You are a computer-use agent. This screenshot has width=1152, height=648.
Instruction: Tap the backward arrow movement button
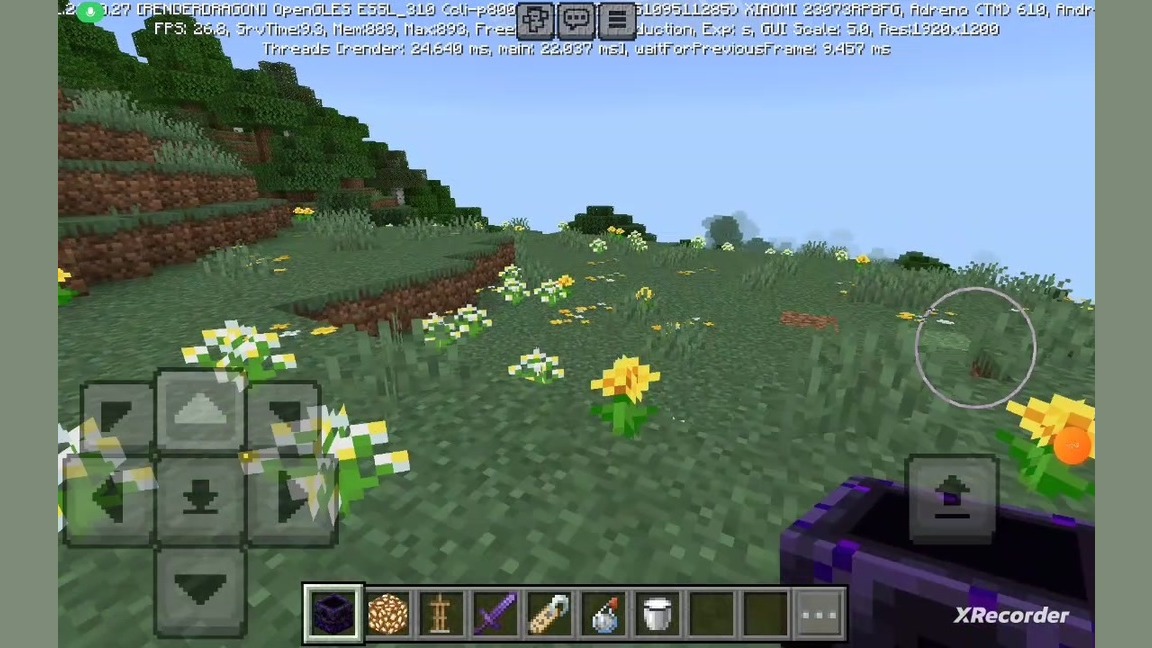(x=200, y=590)
